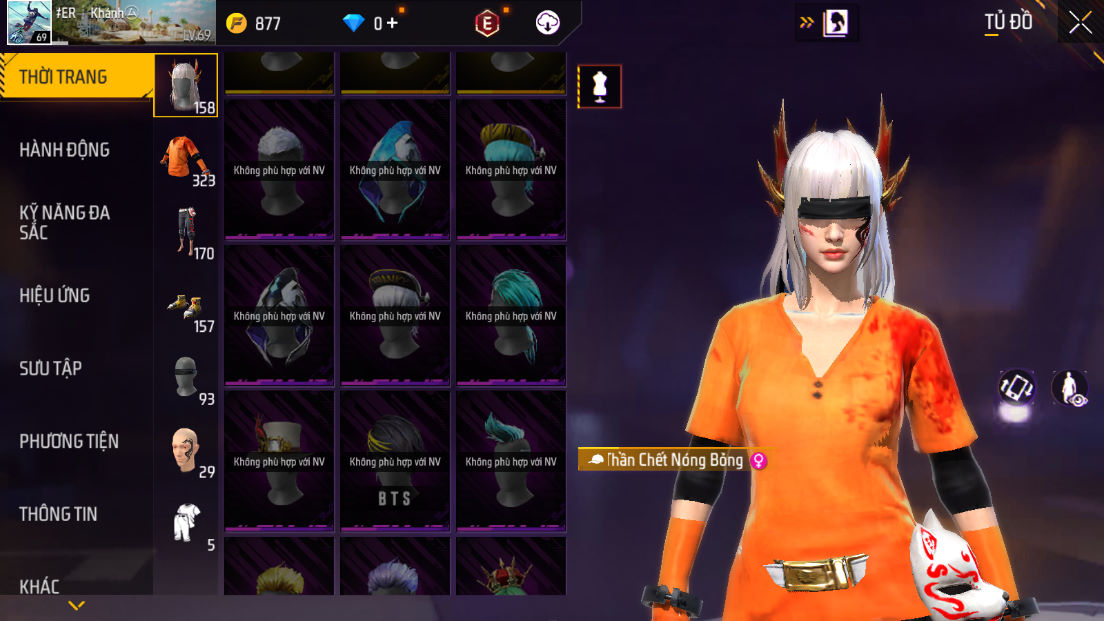Pick the gray balaclava mask category
Viewport: 1104px width, 621px height.
point(187,378)
